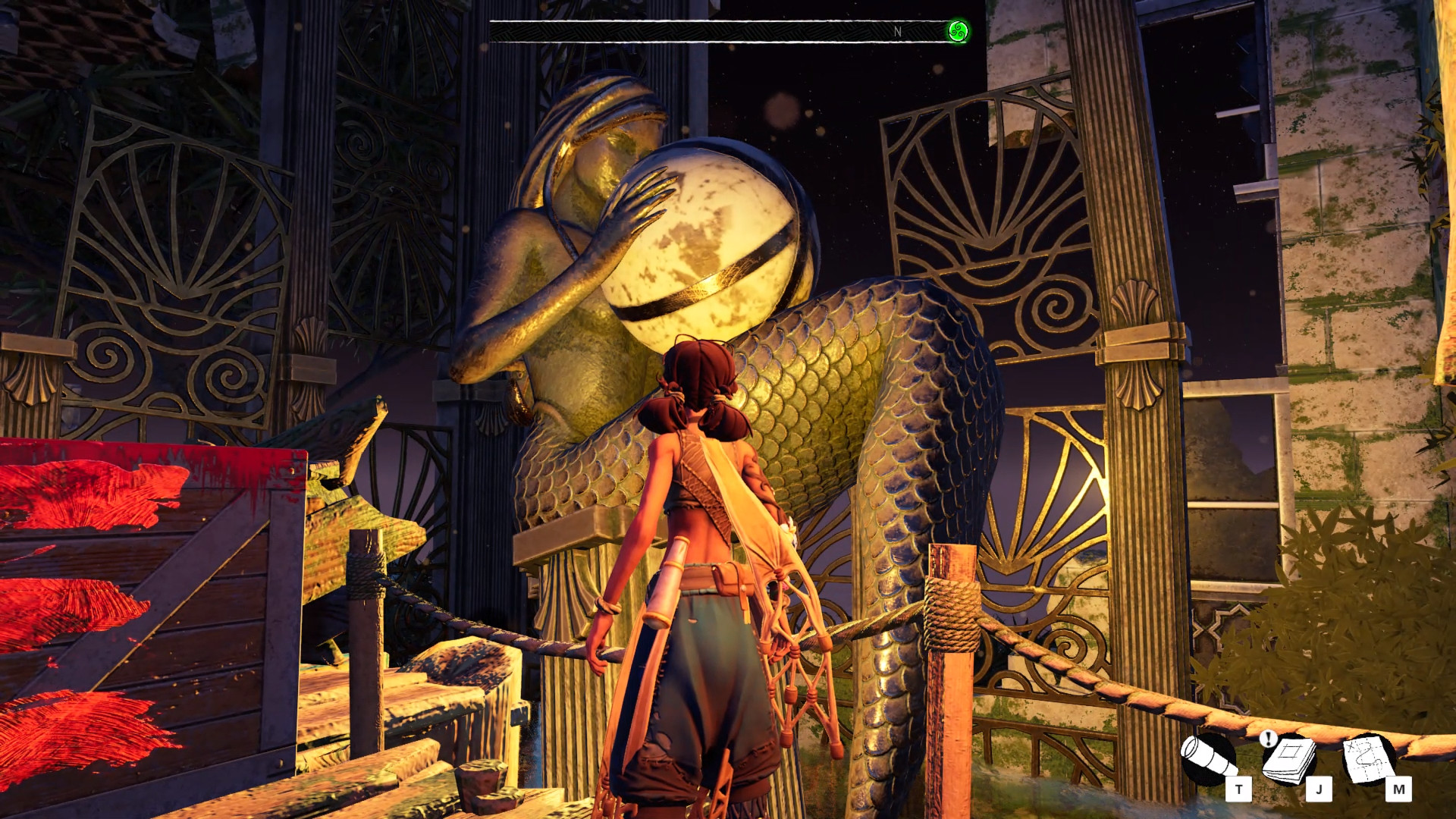Open the folded map icon

(x=1370, y=758)
